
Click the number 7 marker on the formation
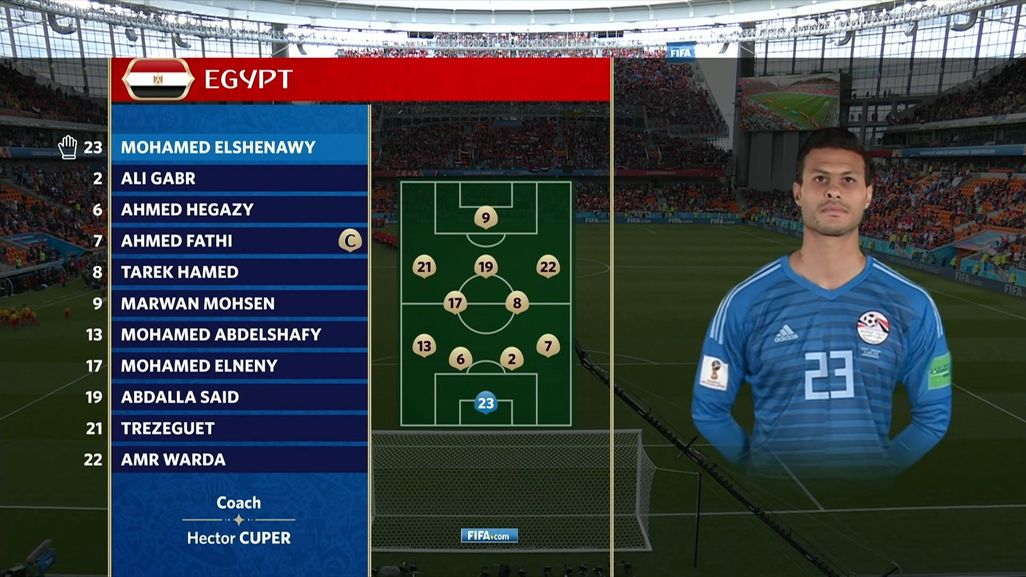point(548,346)
